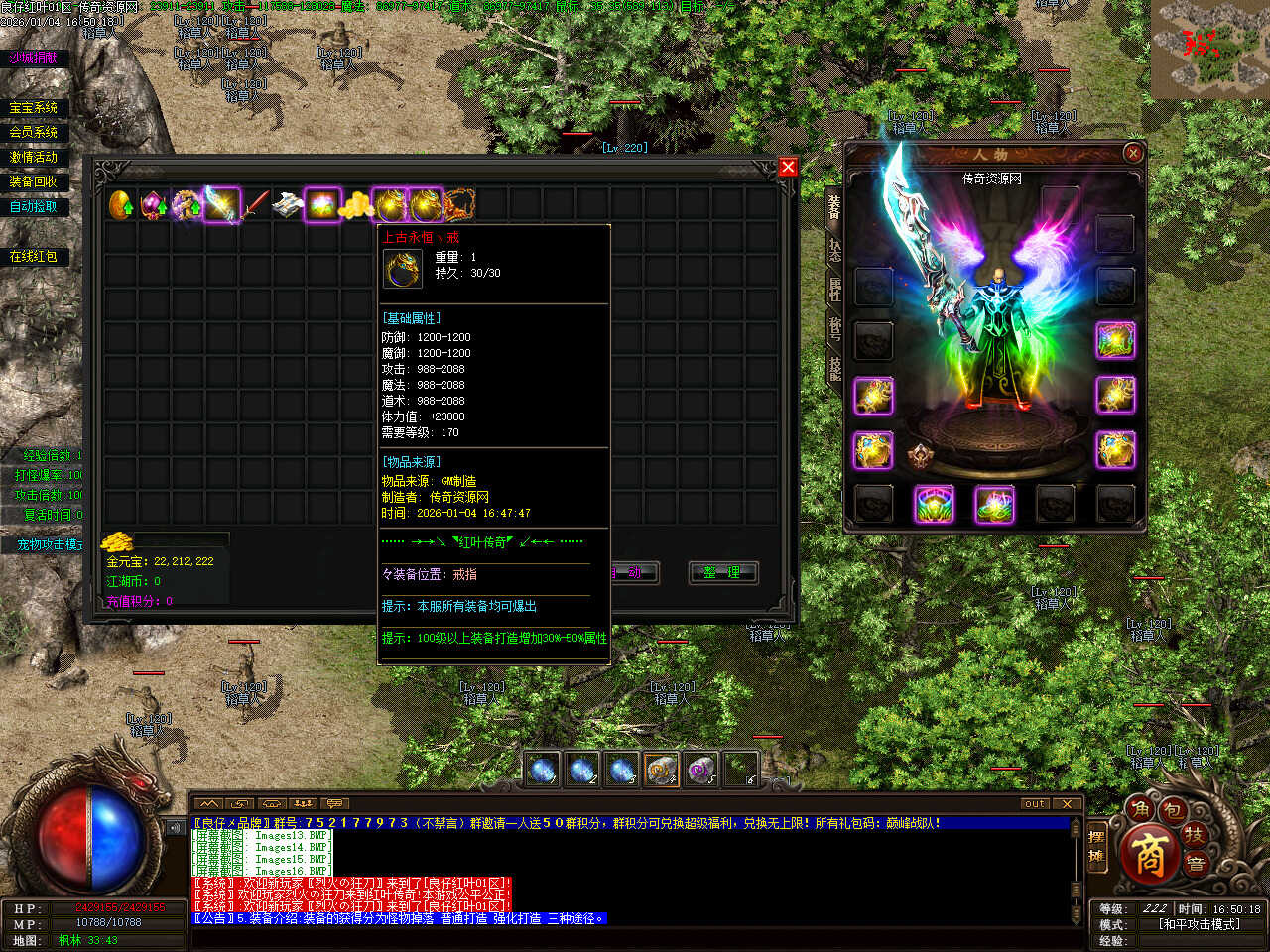This screenshot has width=1270, height=952.
Task: Close the inventory bag window
Action: (x=788, y=167)
